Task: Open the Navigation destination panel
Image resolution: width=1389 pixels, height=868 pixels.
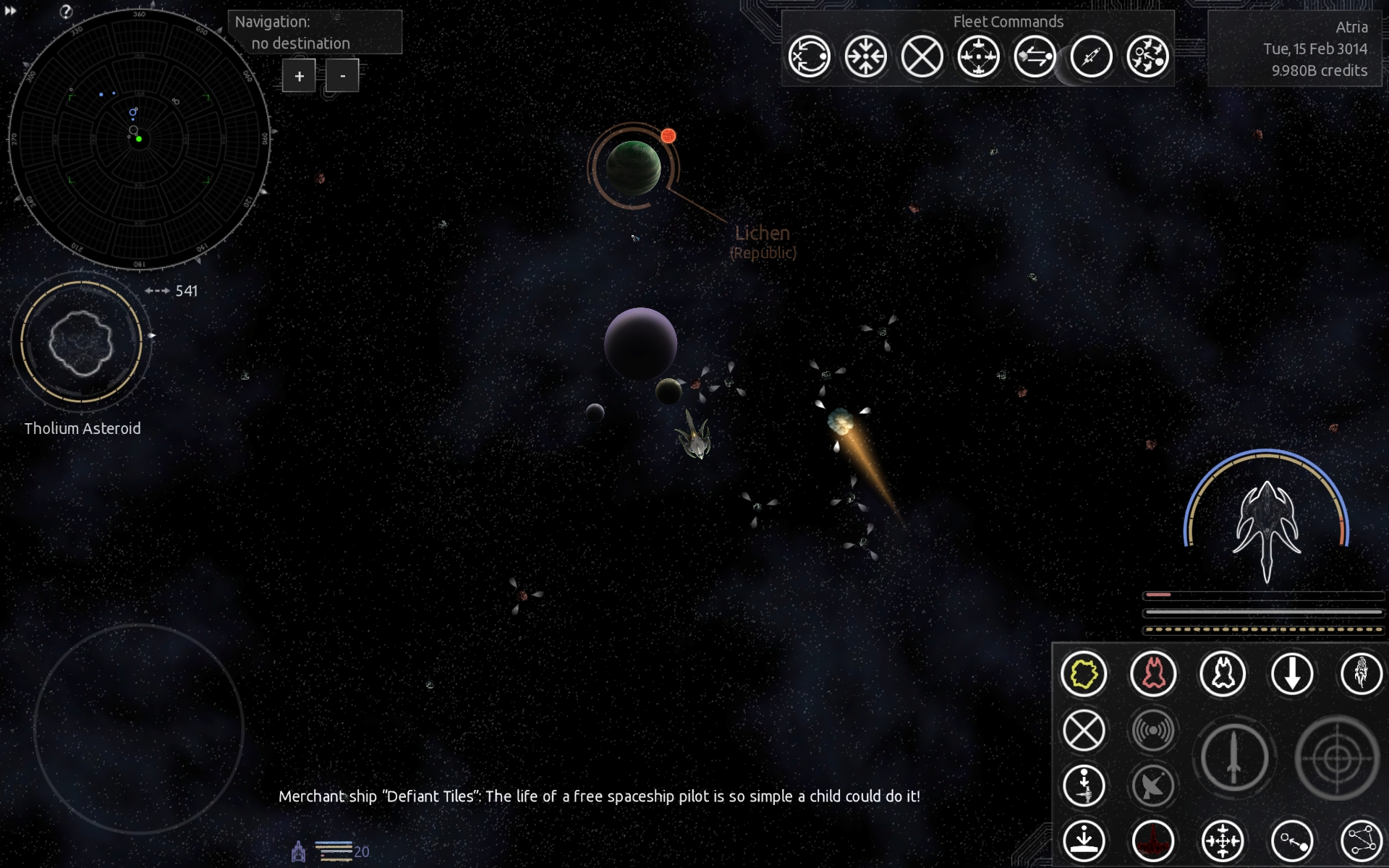Action: 315,32
